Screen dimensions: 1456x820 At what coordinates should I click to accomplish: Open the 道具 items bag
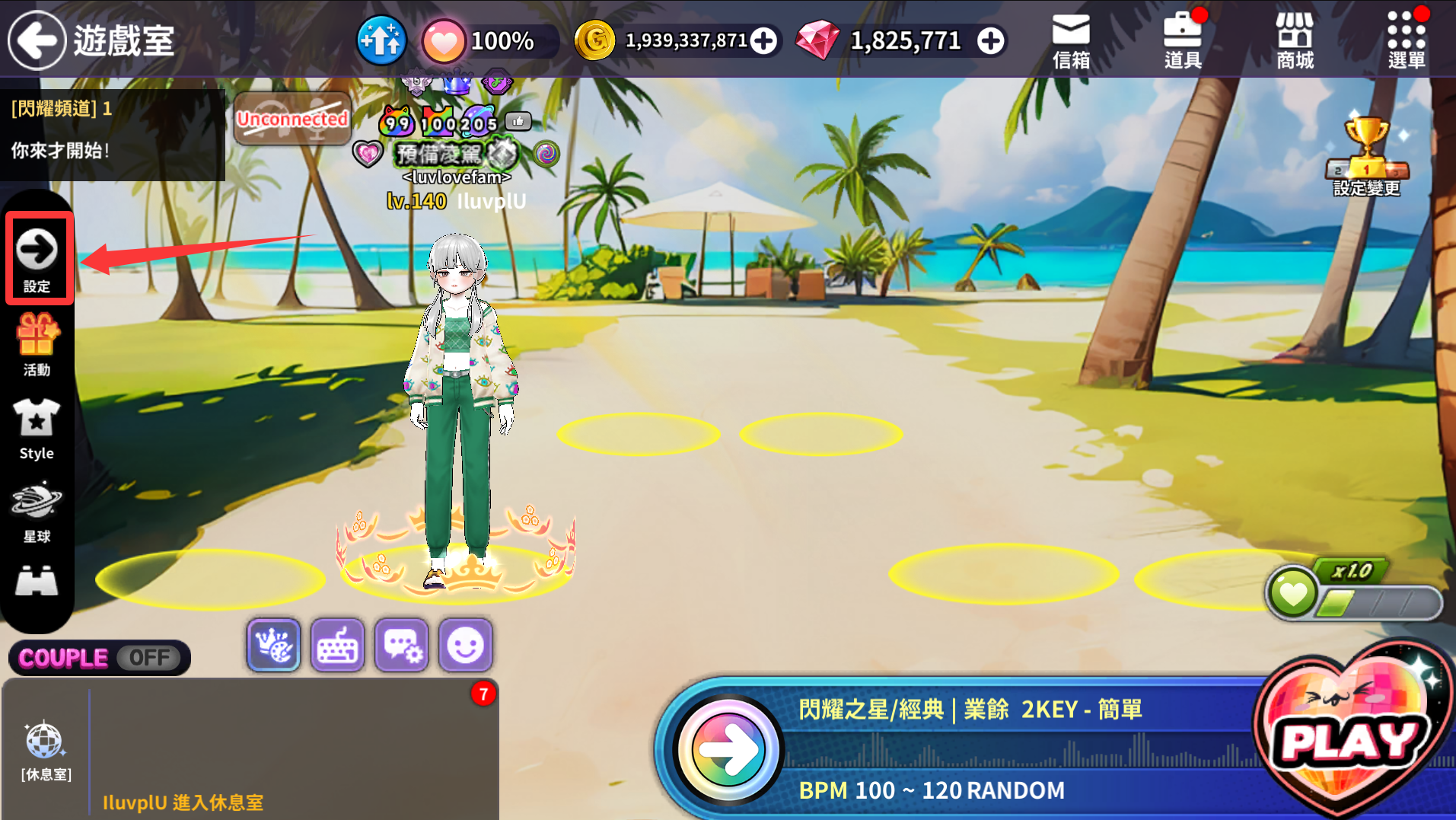pos(1183,40)
